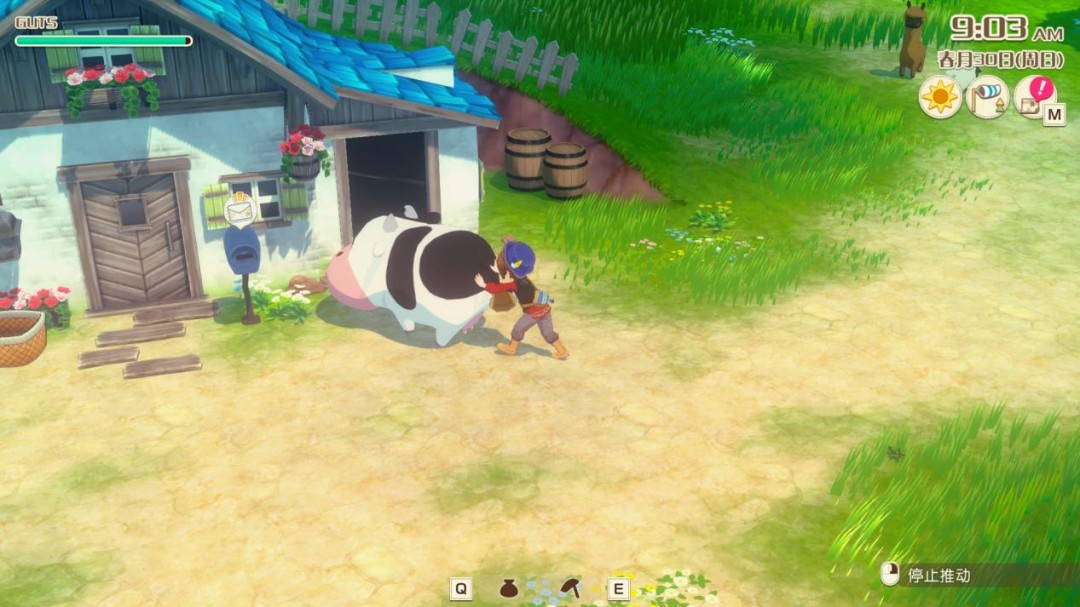This screenshot has width=1080, height=607.
Task: Click the sunny weather icon
Action: pos(939,98)
